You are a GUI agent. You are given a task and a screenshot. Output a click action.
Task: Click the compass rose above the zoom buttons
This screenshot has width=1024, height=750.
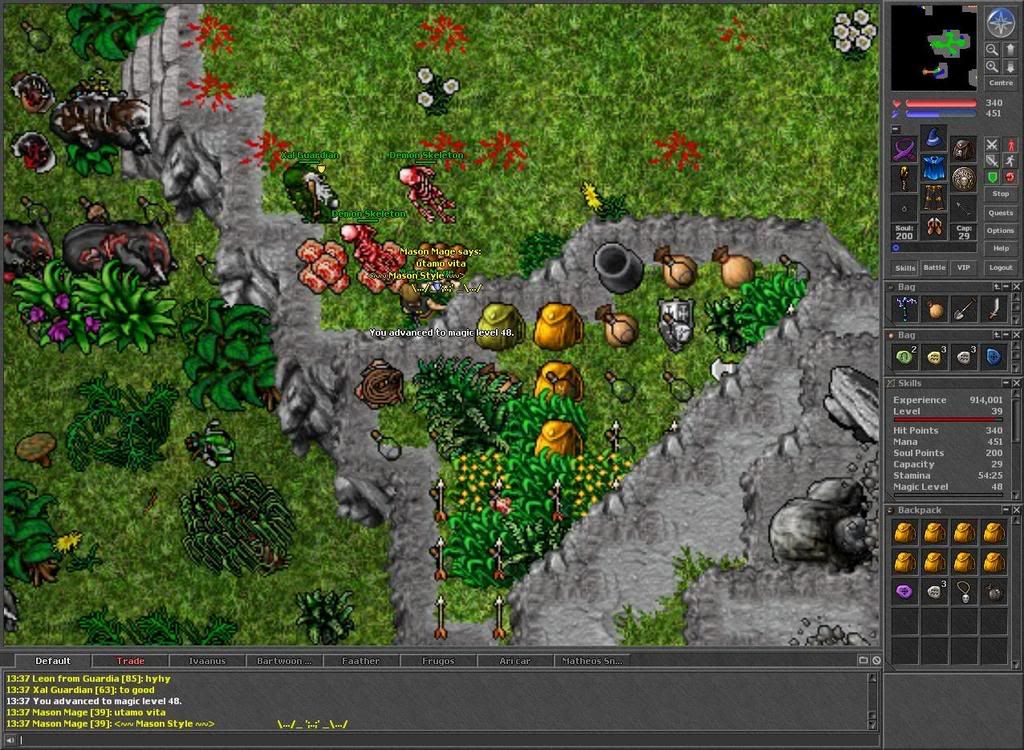pyautogui.click(x=1000, y=22)
